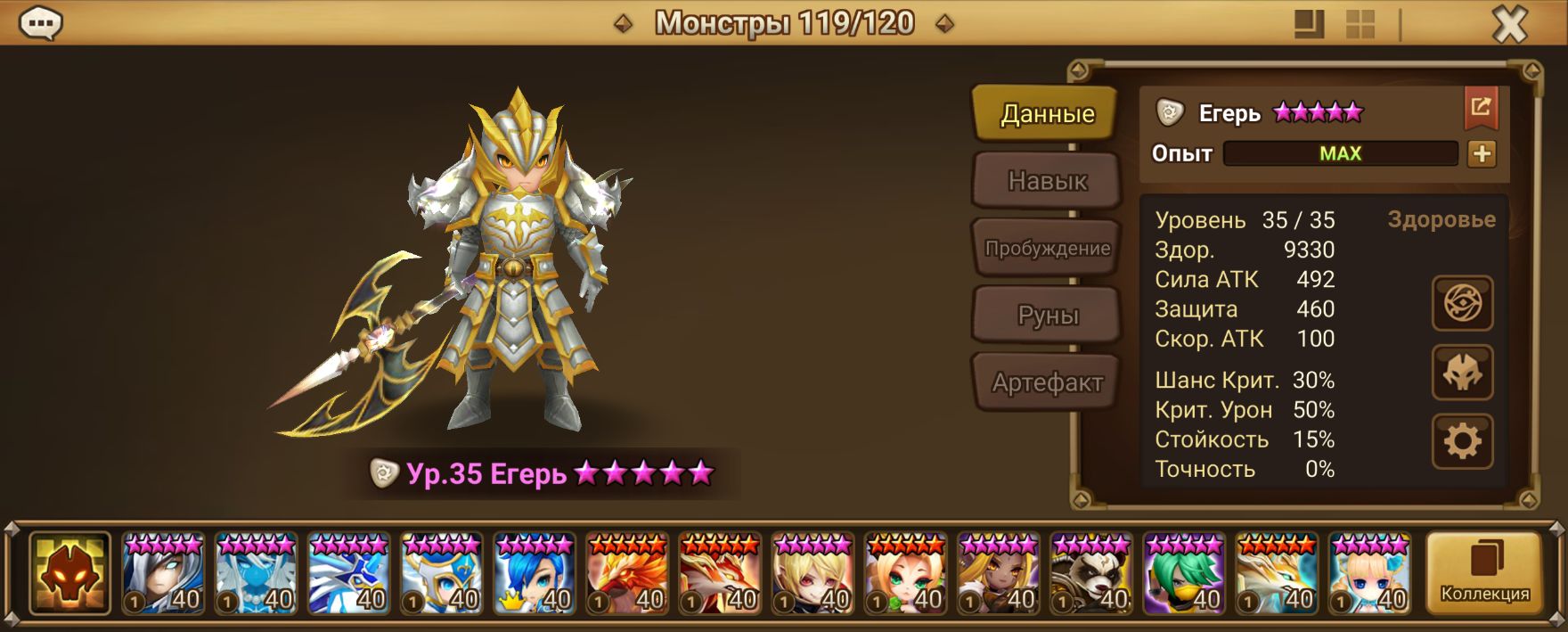Click the monster mask icon button in stats panel
The width and height of the screenshot is (1568, 632).
1462,373
